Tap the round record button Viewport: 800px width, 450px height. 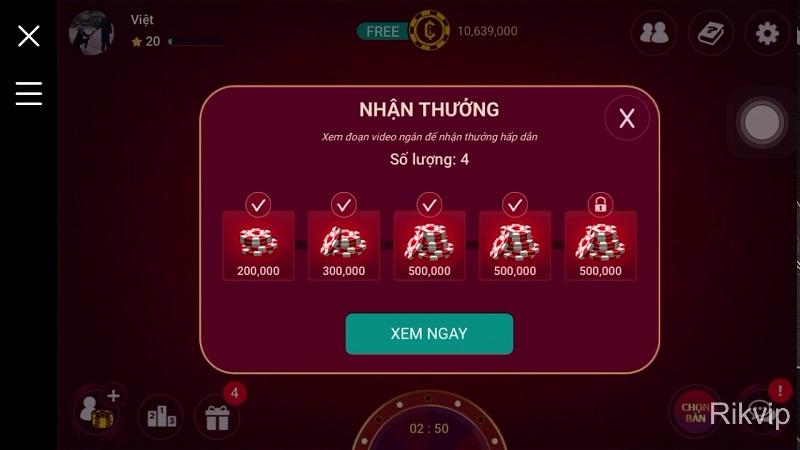coord(762,122)
